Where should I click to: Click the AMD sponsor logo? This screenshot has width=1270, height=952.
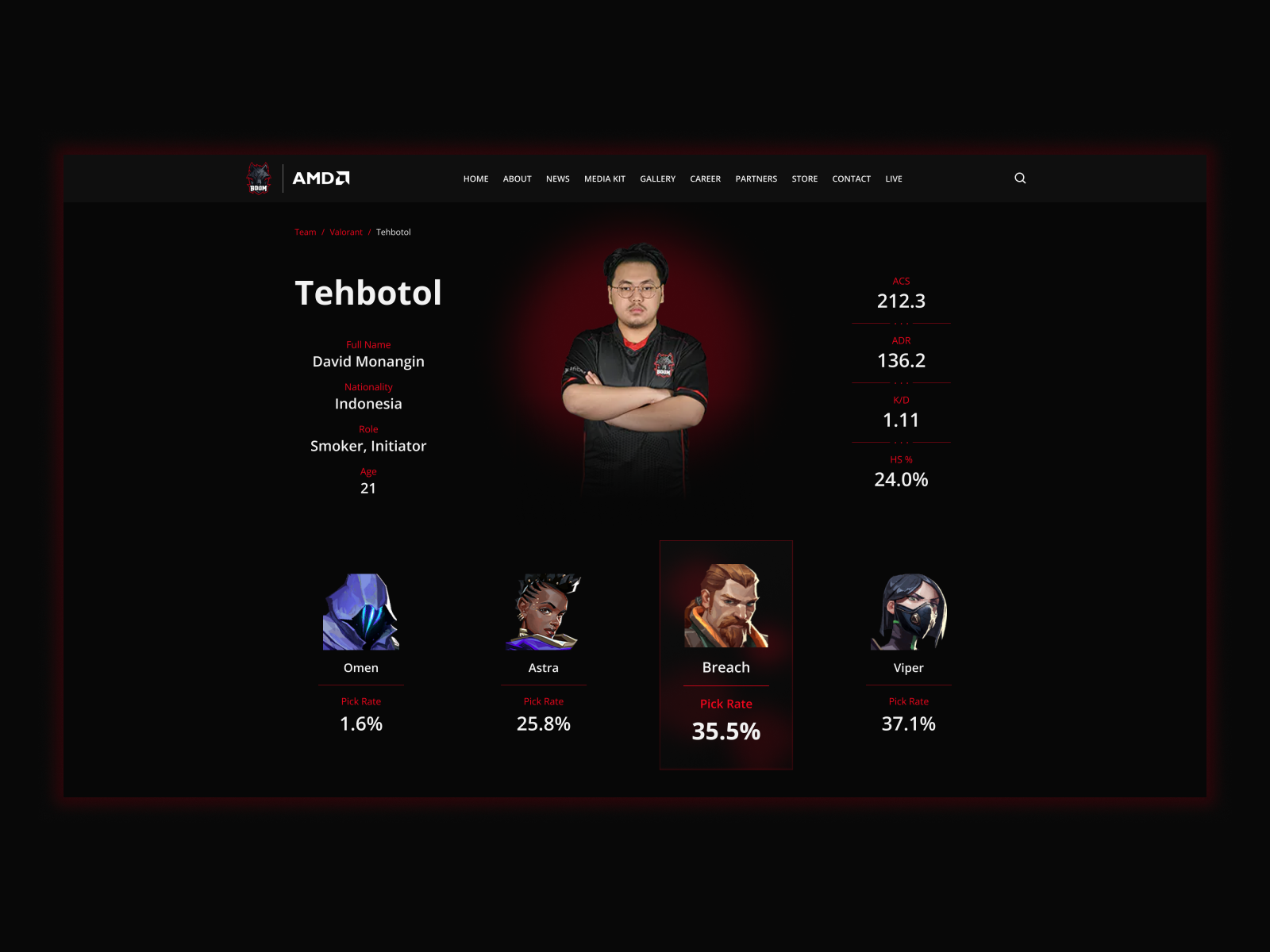pos(320,178)
